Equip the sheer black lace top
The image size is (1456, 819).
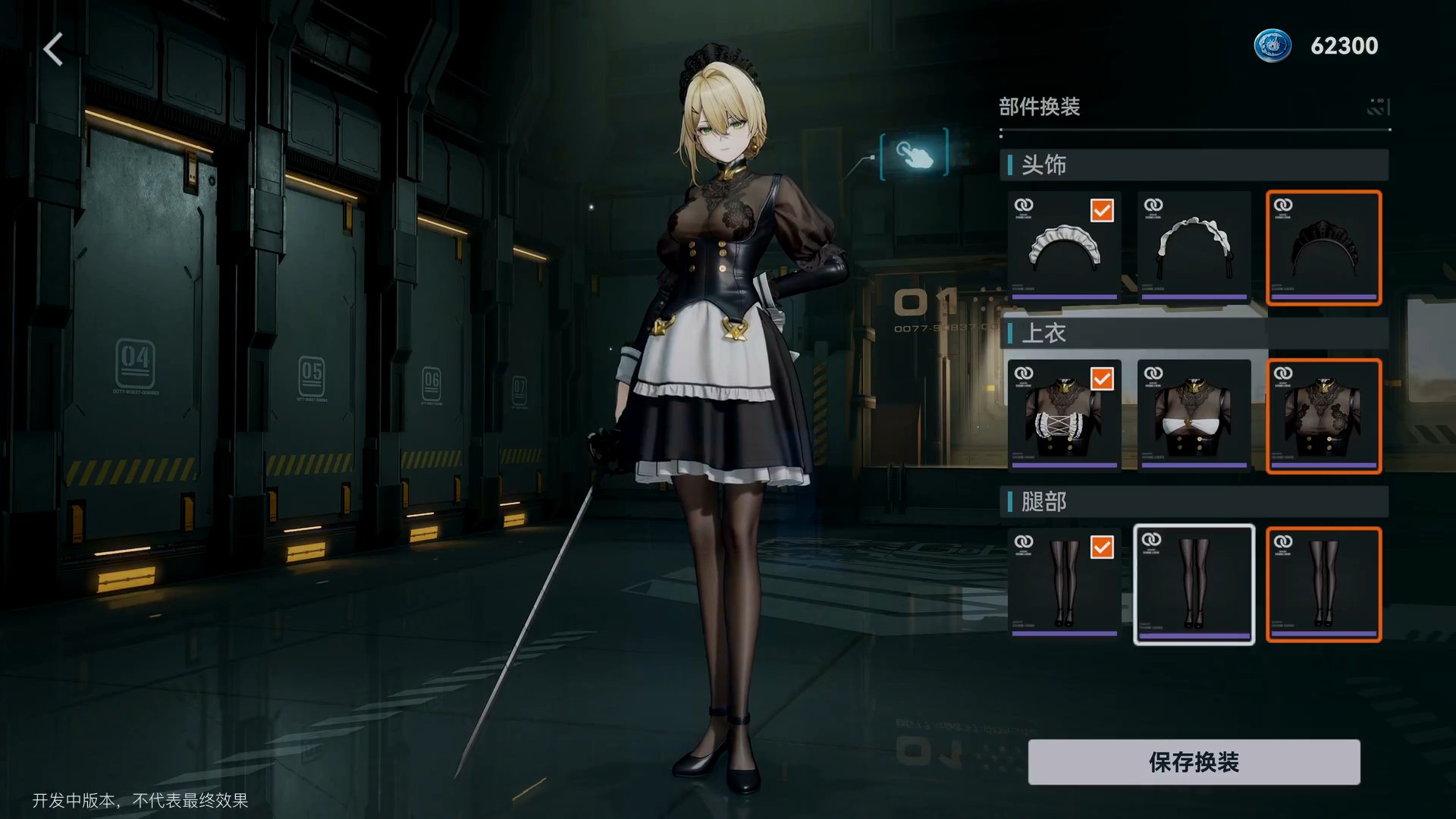1323,416
